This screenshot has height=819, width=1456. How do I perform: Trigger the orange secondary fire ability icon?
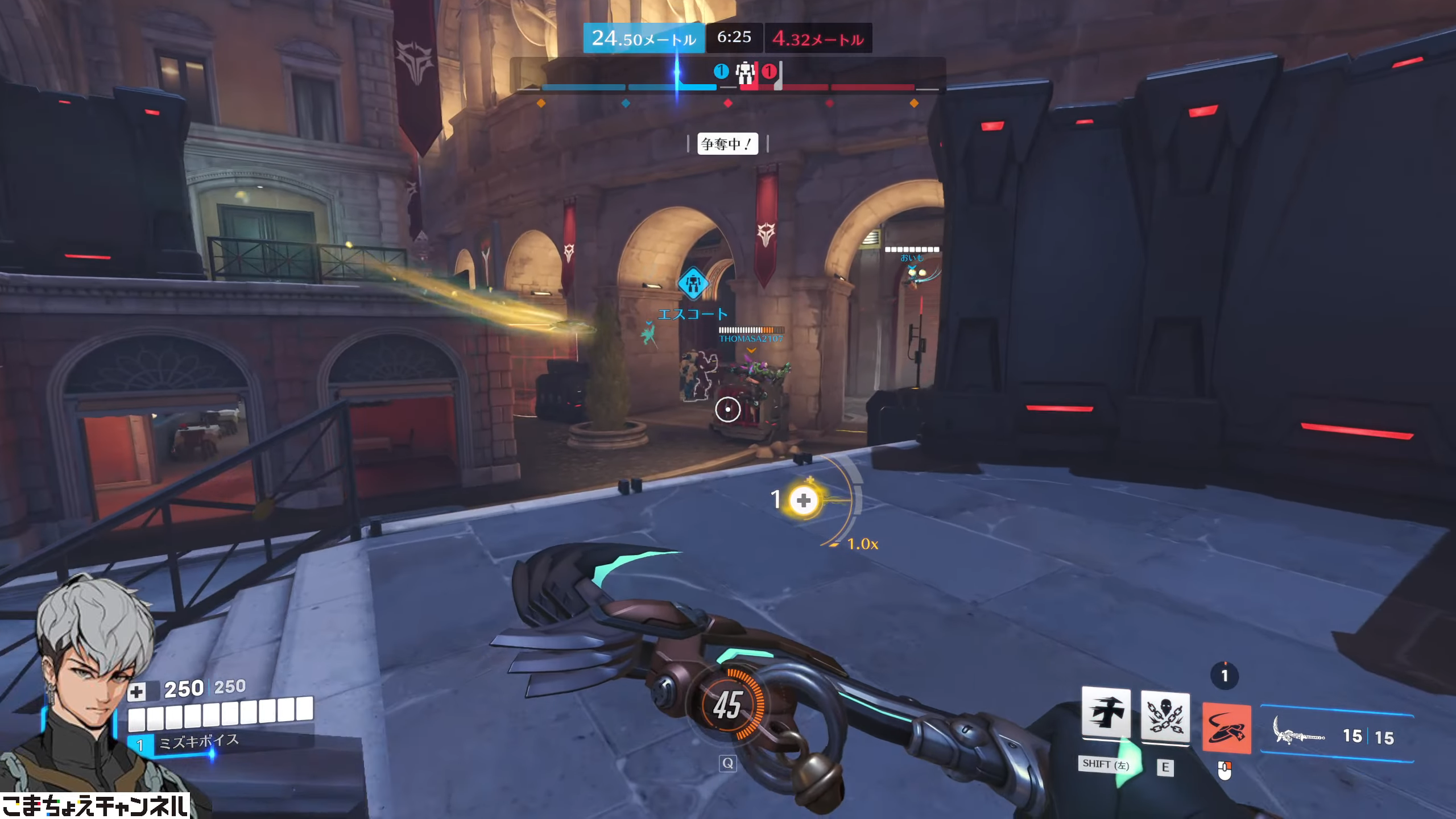1226,729
